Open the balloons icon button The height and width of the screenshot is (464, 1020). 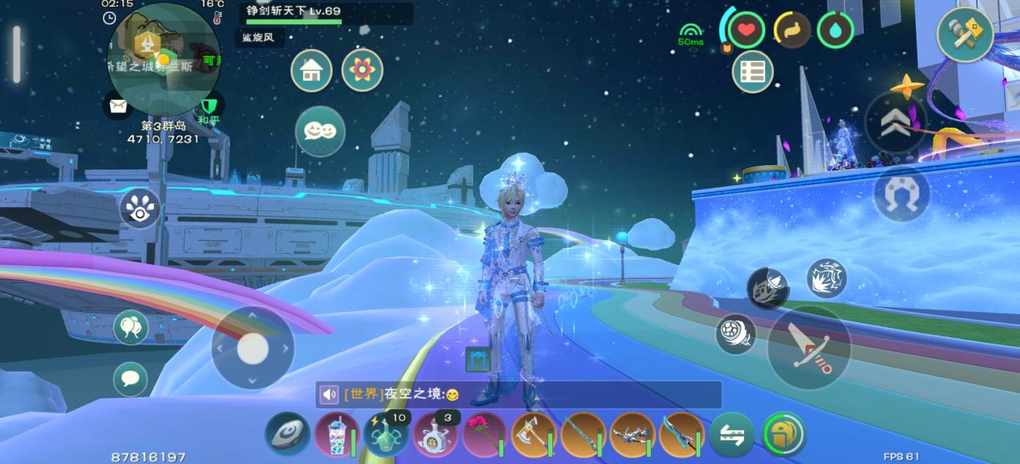[130, 325]
